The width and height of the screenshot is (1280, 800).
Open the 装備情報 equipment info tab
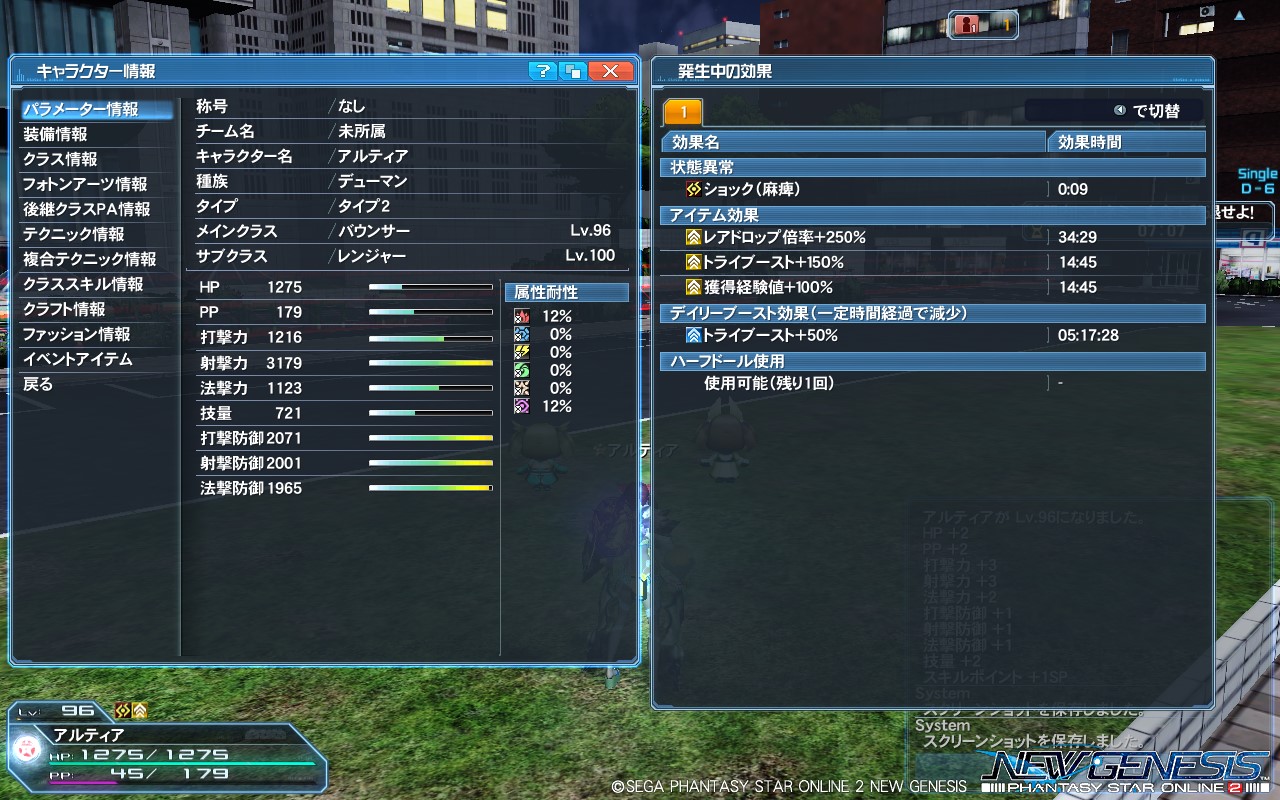click(x=97, y=133)
